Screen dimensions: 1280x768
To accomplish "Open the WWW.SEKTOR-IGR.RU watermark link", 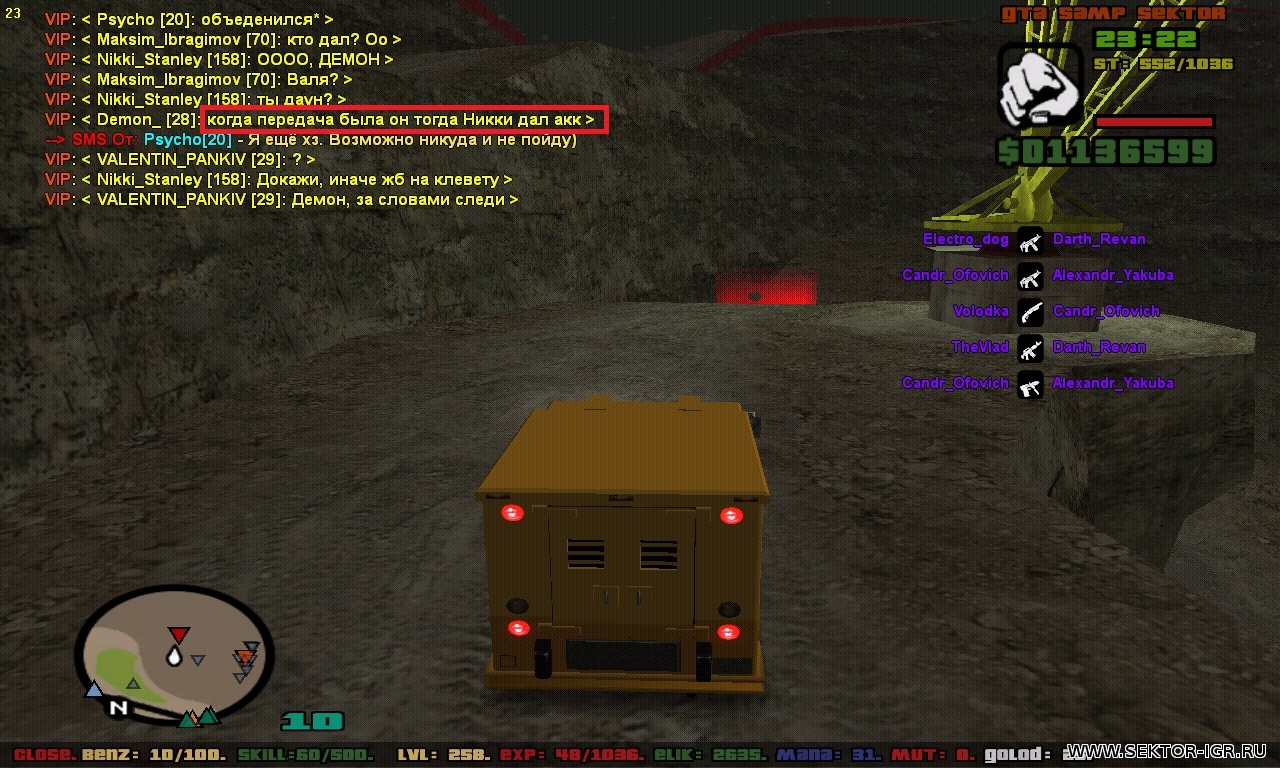I will coord(1167,751).
